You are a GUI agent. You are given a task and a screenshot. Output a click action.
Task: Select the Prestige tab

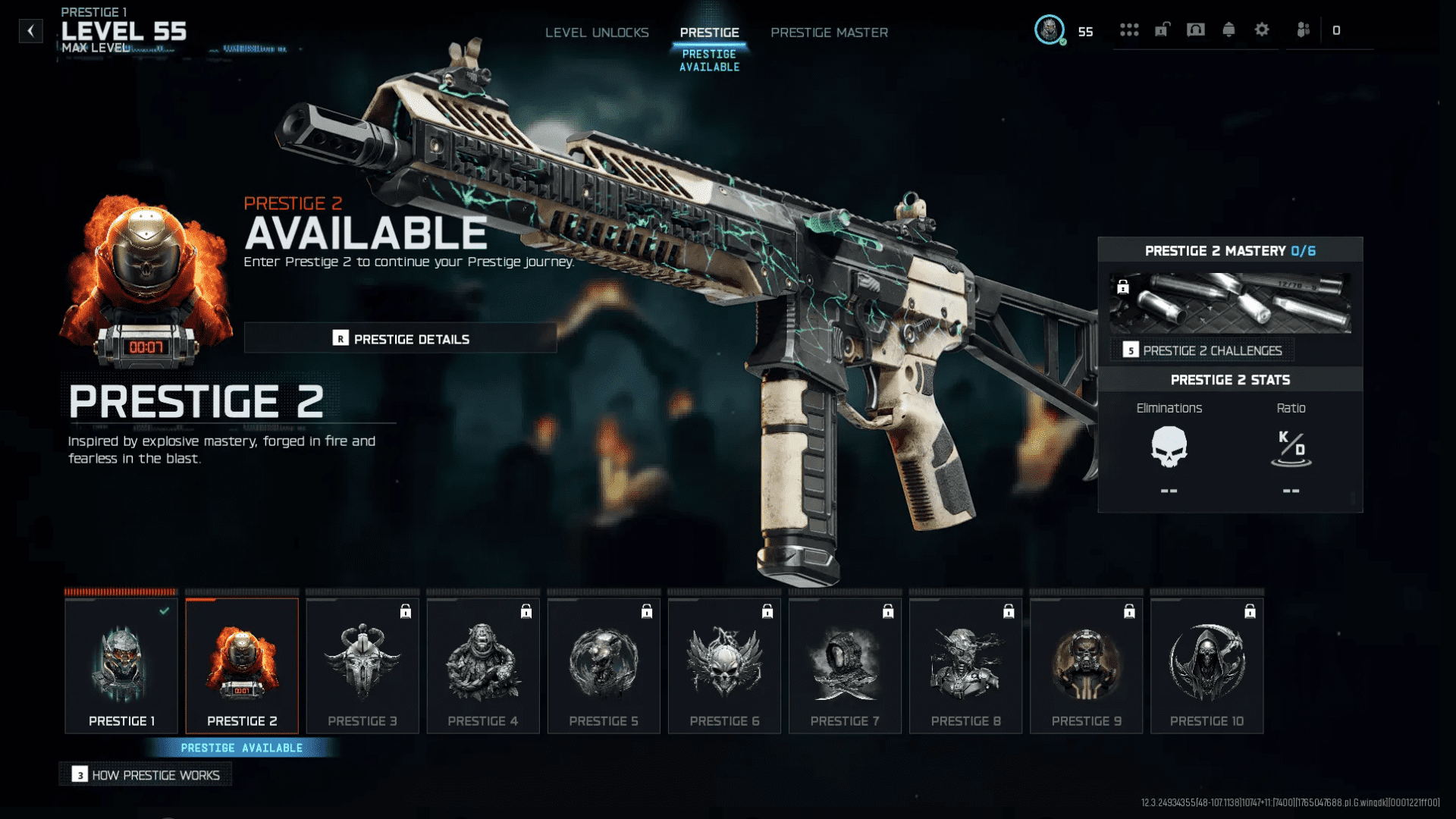click(x=709, y=33)
